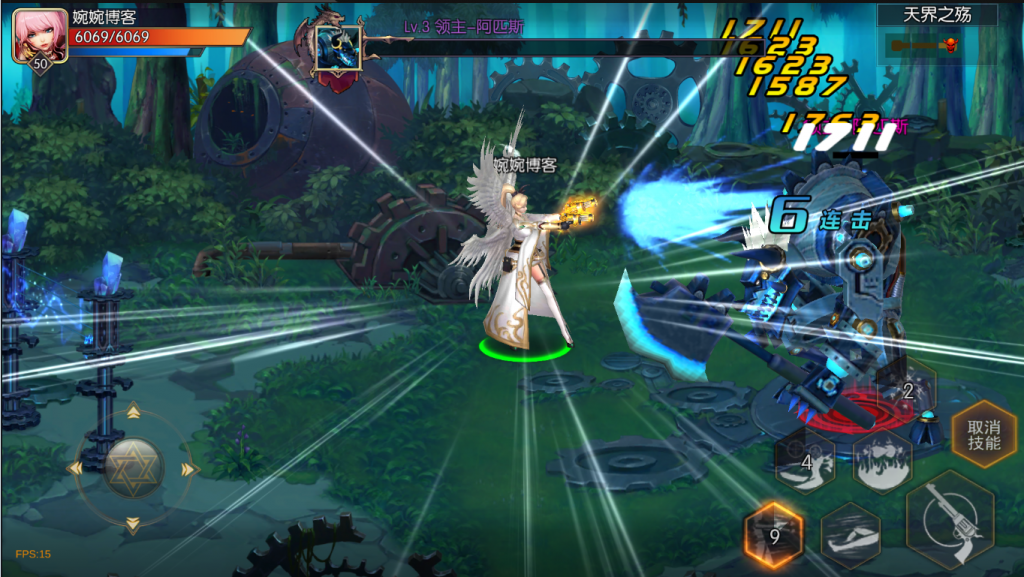Fire the revolver basic attack button
This screenshot has width=1024, height=577.
[x=949, y=523]
